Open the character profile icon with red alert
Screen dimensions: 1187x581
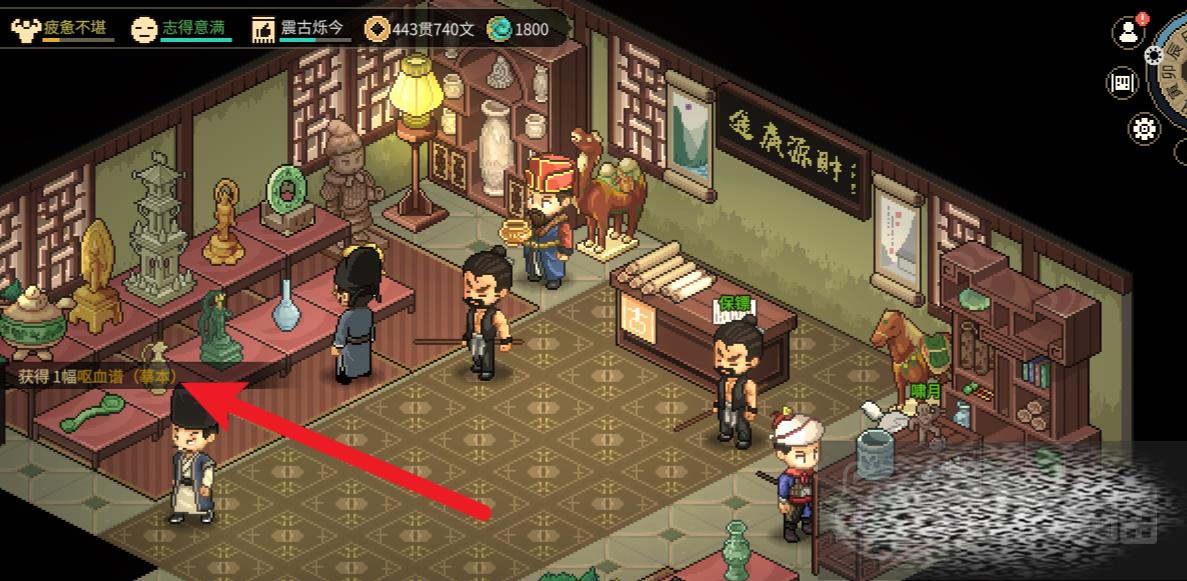pyautogui.click(x=1129, y=32)
